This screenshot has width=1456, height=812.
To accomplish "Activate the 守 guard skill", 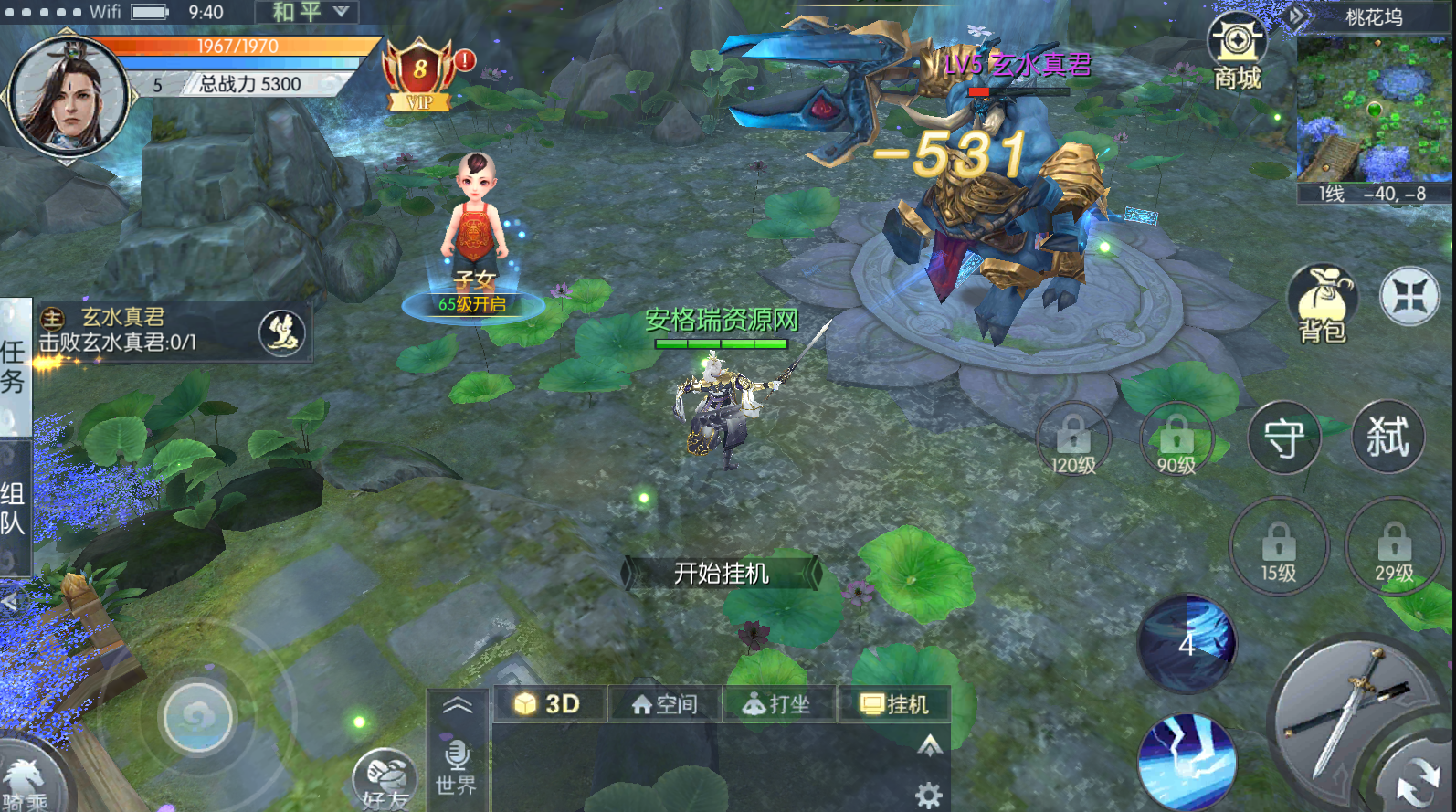I will [x=1283, y=438].
